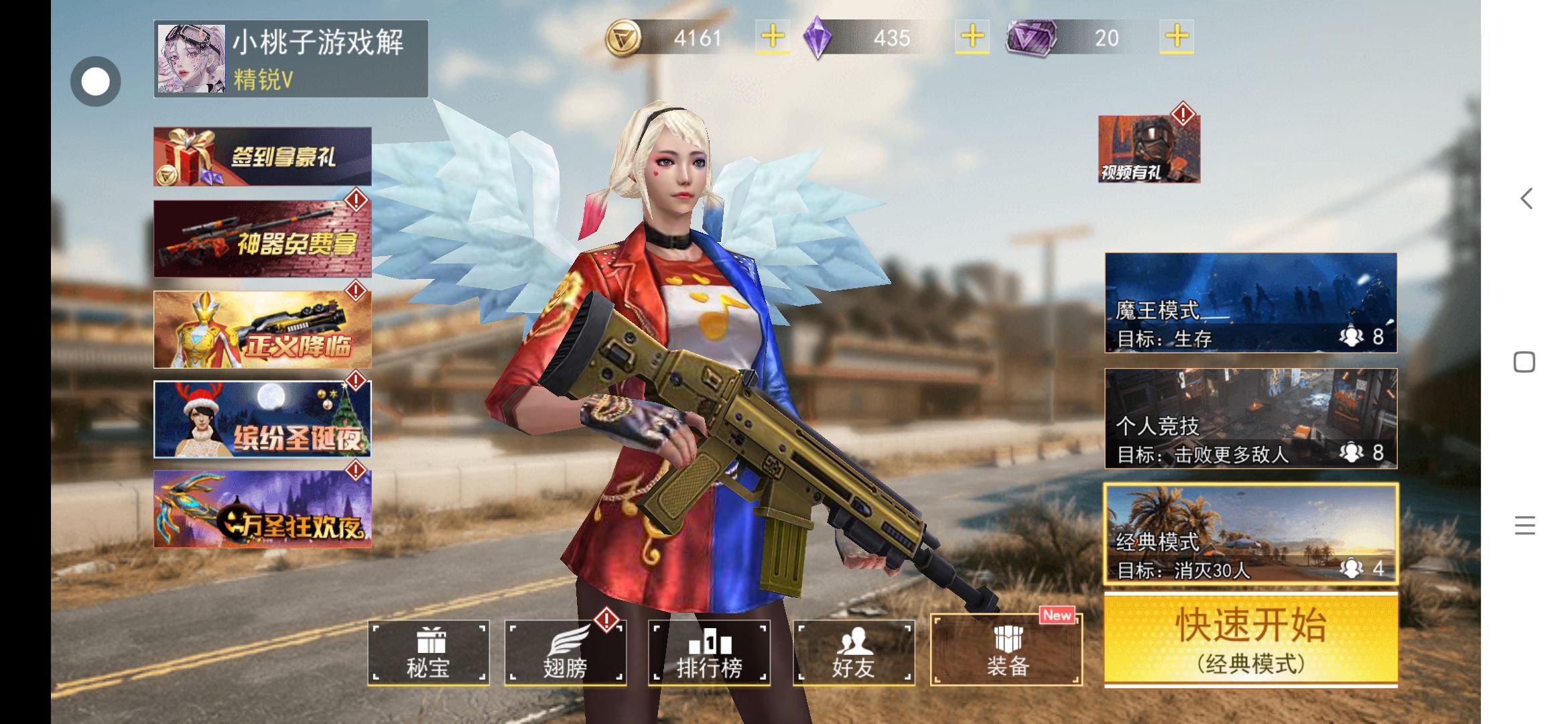Add V tickets using the plus button
Viewport: 1568px width, 724px height.
point(1177,37)
